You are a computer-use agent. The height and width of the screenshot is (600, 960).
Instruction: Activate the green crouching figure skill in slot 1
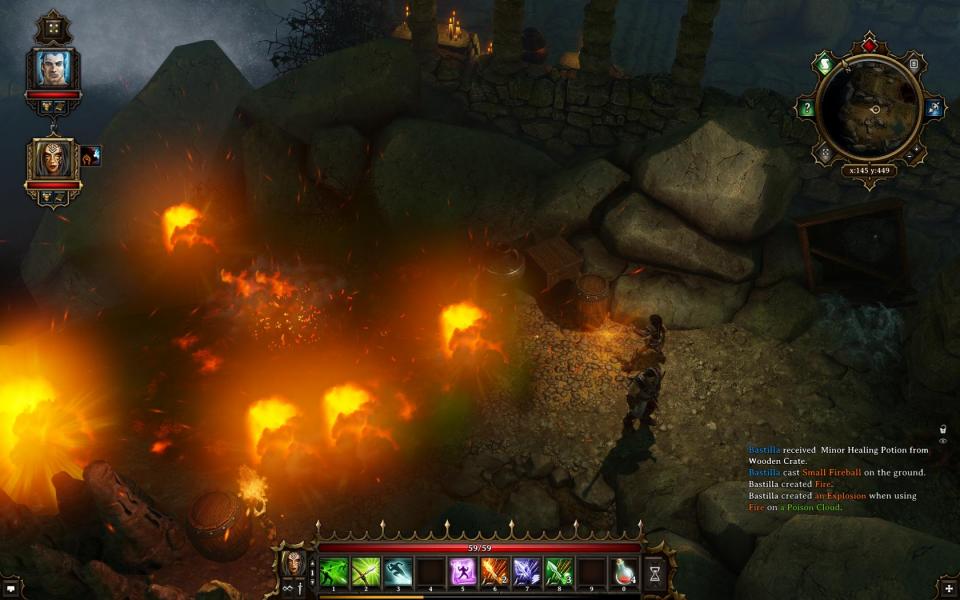(334, 571)
